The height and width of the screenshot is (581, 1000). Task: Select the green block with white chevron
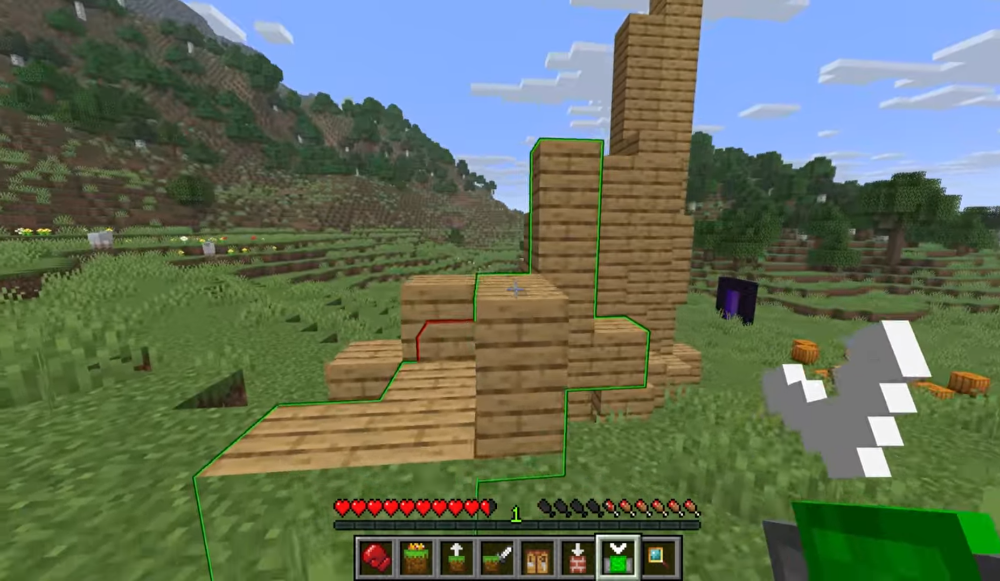(617, 556)
